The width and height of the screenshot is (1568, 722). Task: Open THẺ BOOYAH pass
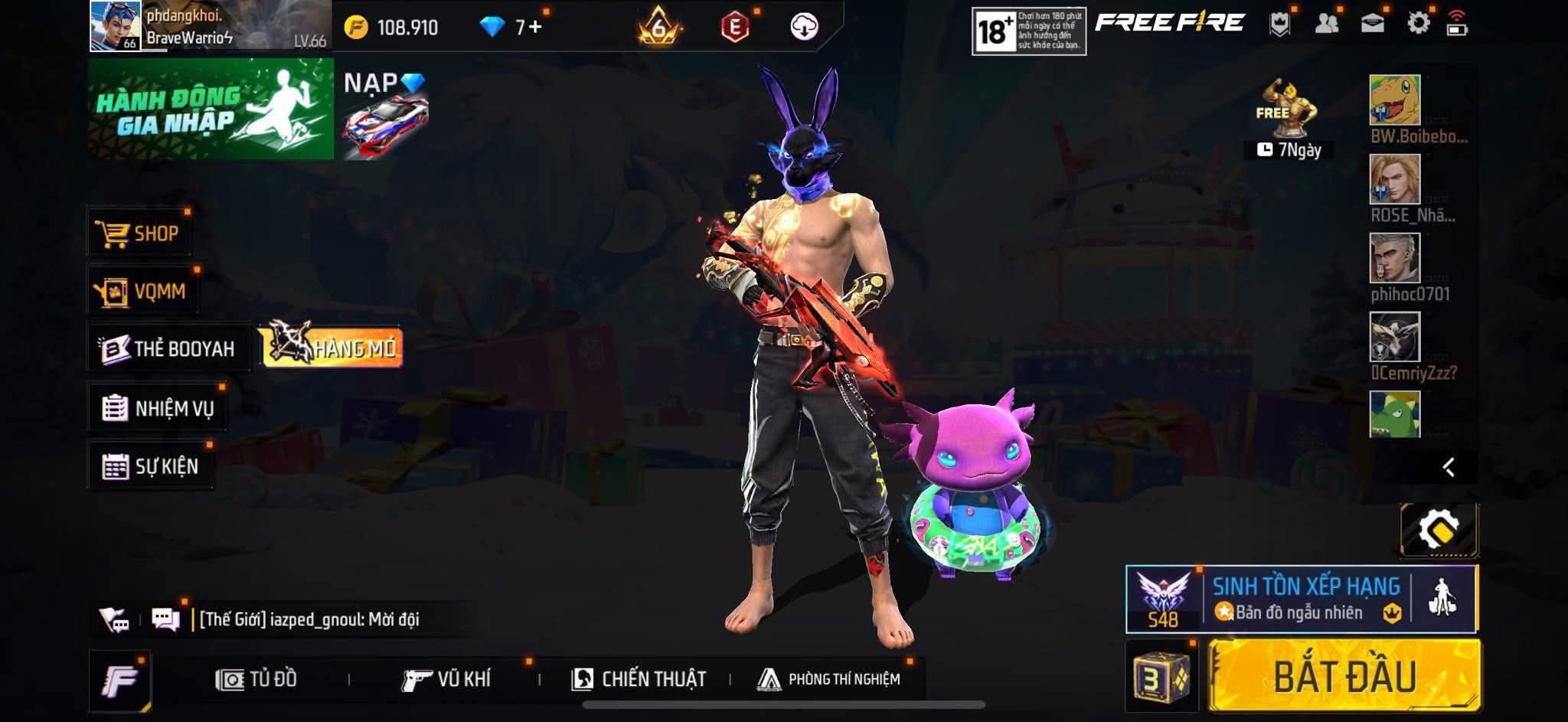click(x=168, y=349)
